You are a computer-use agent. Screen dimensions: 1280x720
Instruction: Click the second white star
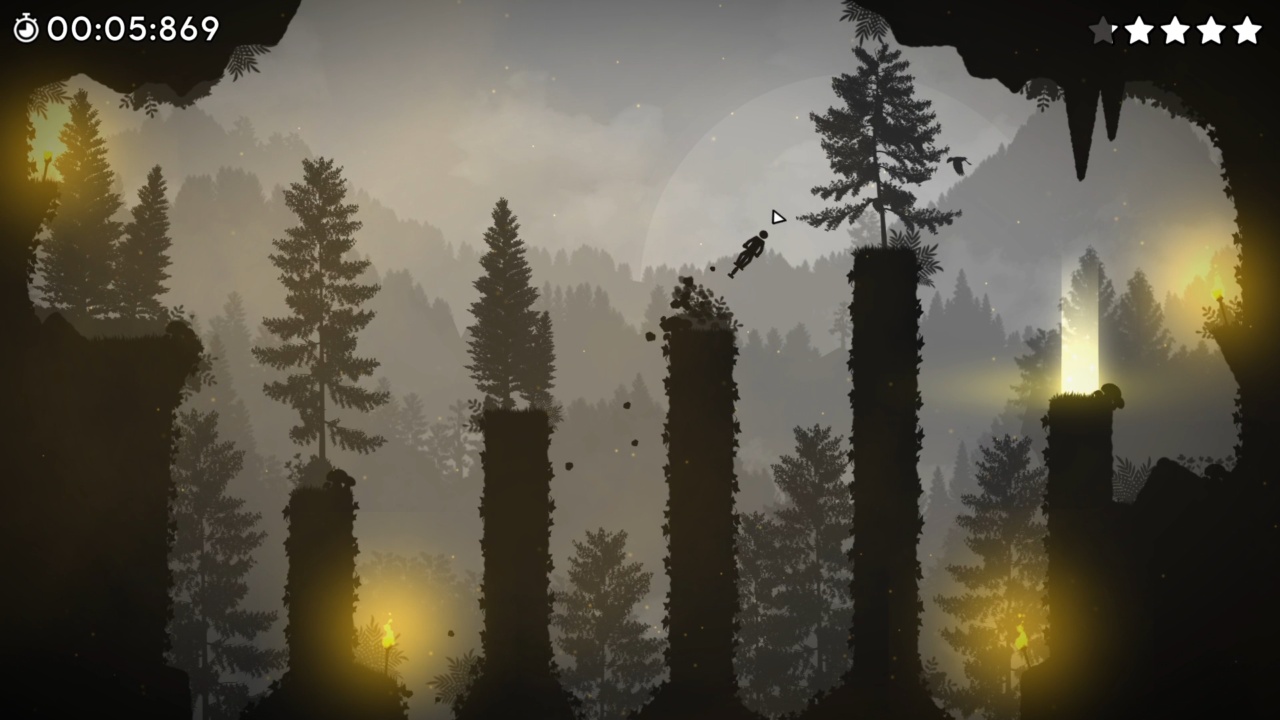click(1139, 31)
